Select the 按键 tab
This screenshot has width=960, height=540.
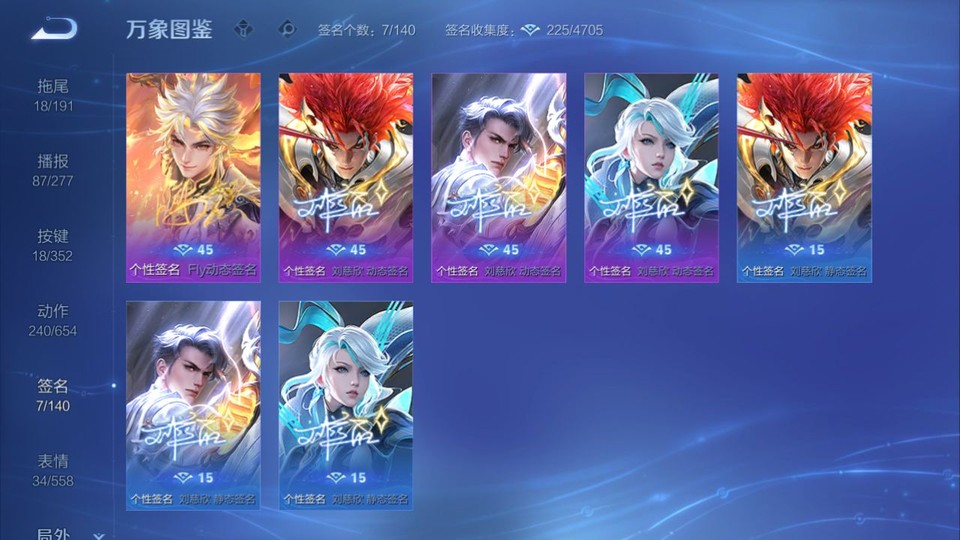tap(53, 245)
